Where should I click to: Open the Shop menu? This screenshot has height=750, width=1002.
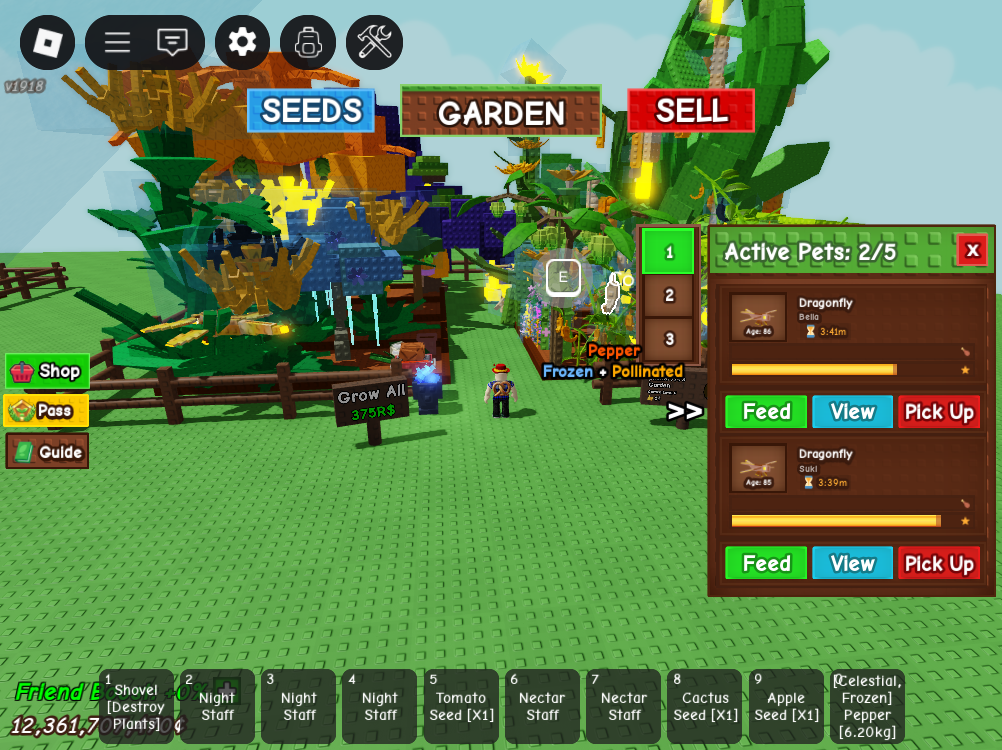pos(47,371)
